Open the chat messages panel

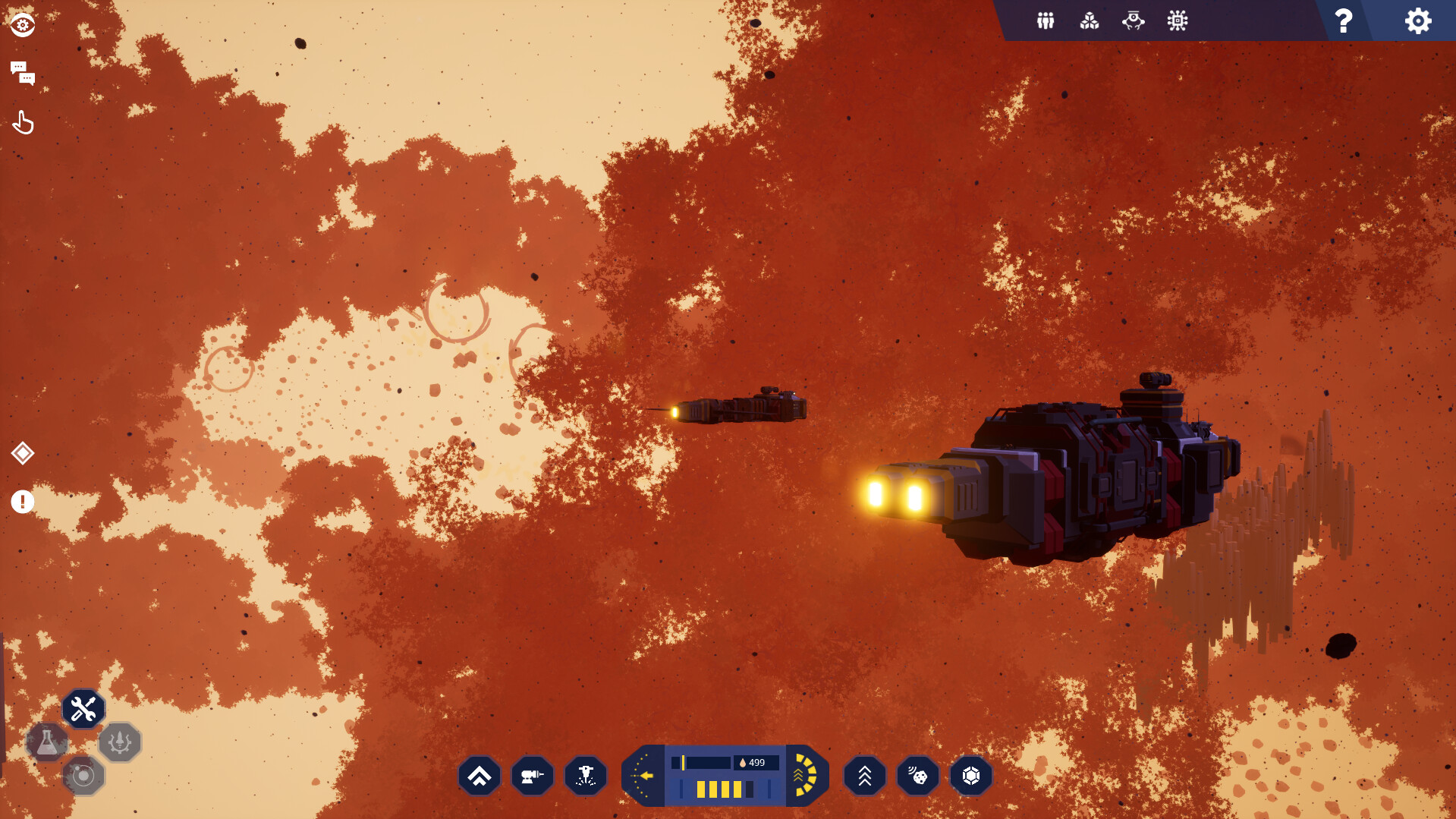coord(23,74)
